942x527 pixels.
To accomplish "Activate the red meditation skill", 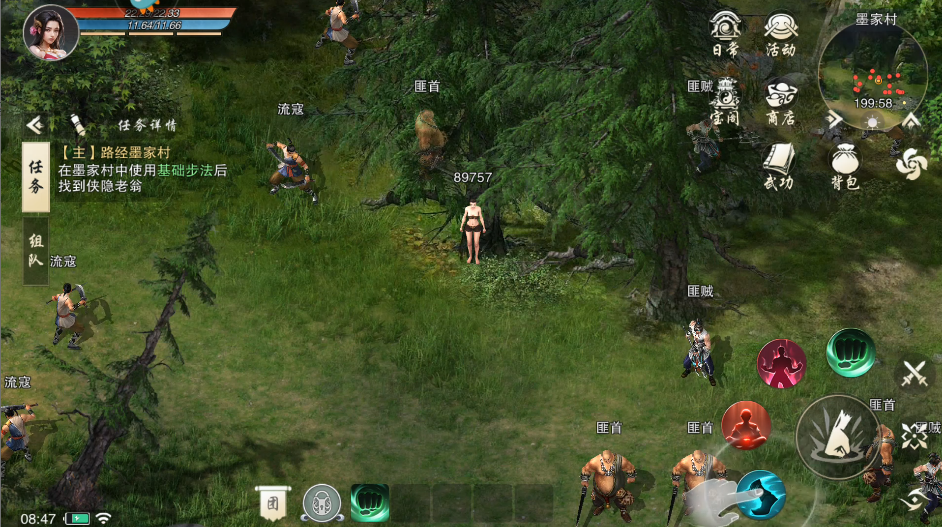I will pyautogui.click(x=745, y=427).
